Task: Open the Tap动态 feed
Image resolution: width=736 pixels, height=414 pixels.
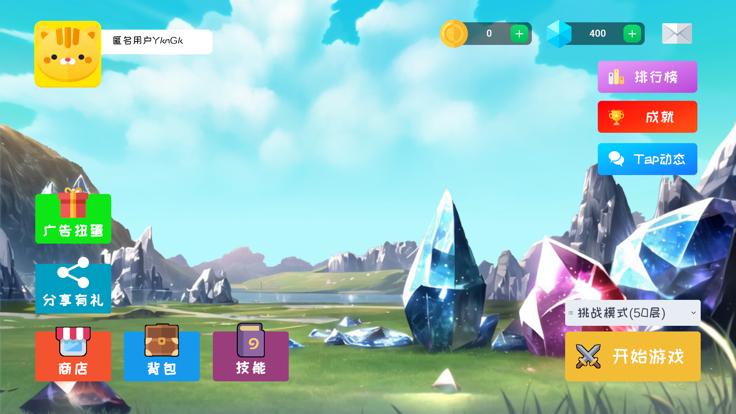Action: click(647, 159)
